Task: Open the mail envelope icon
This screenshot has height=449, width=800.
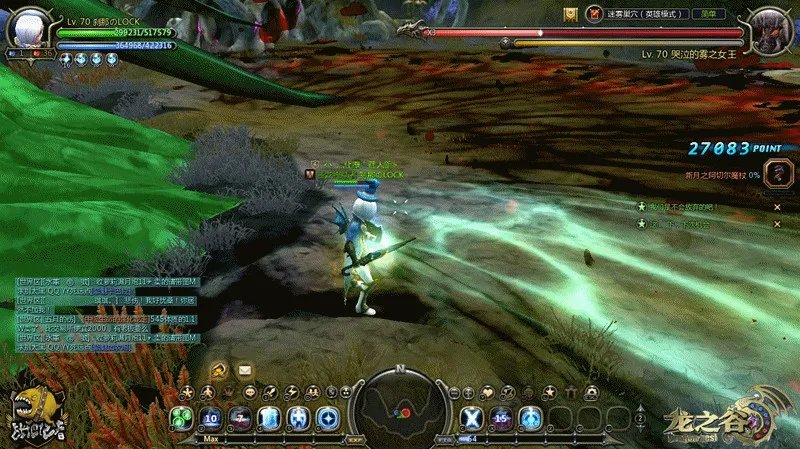Action: pyautogui.click(x=245, y=371)
